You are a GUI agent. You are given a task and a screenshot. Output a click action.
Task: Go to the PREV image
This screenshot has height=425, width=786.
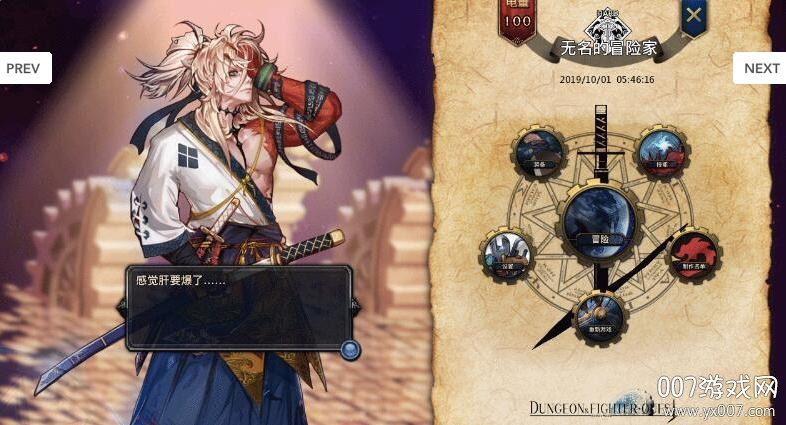point(24,68)
